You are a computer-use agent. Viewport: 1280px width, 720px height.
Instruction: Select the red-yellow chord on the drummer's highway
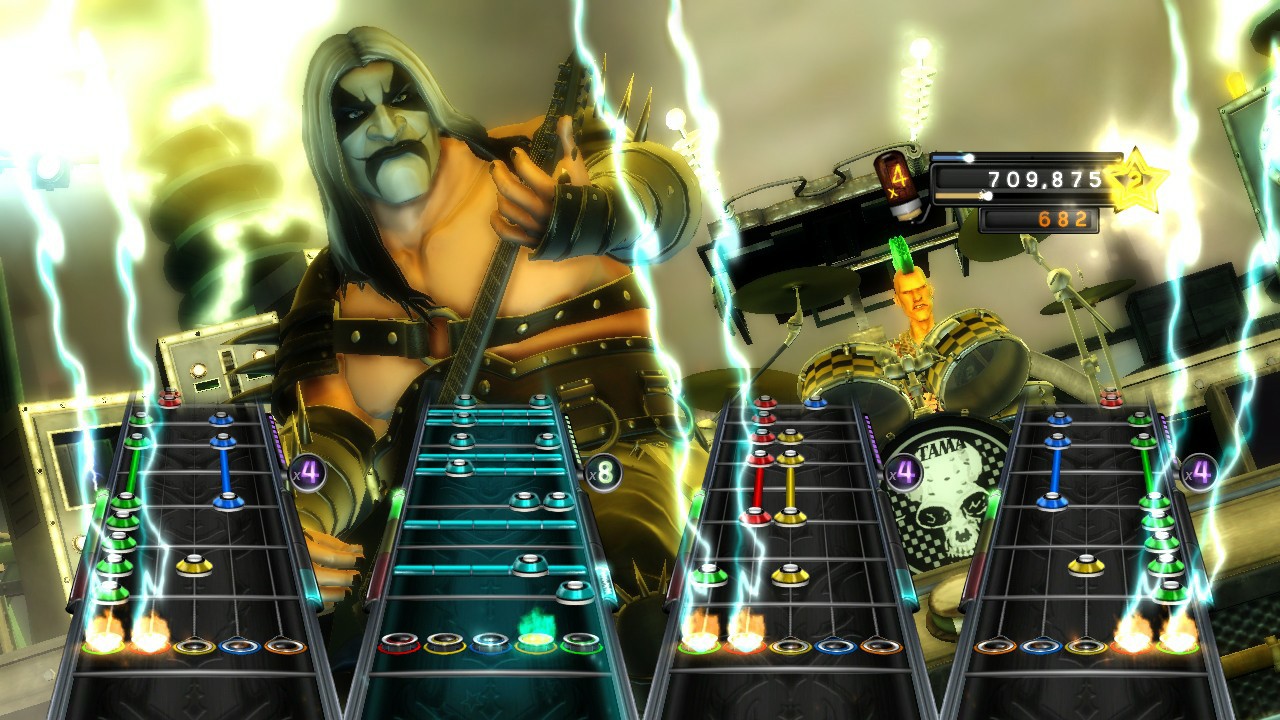[x=772, y=517]
